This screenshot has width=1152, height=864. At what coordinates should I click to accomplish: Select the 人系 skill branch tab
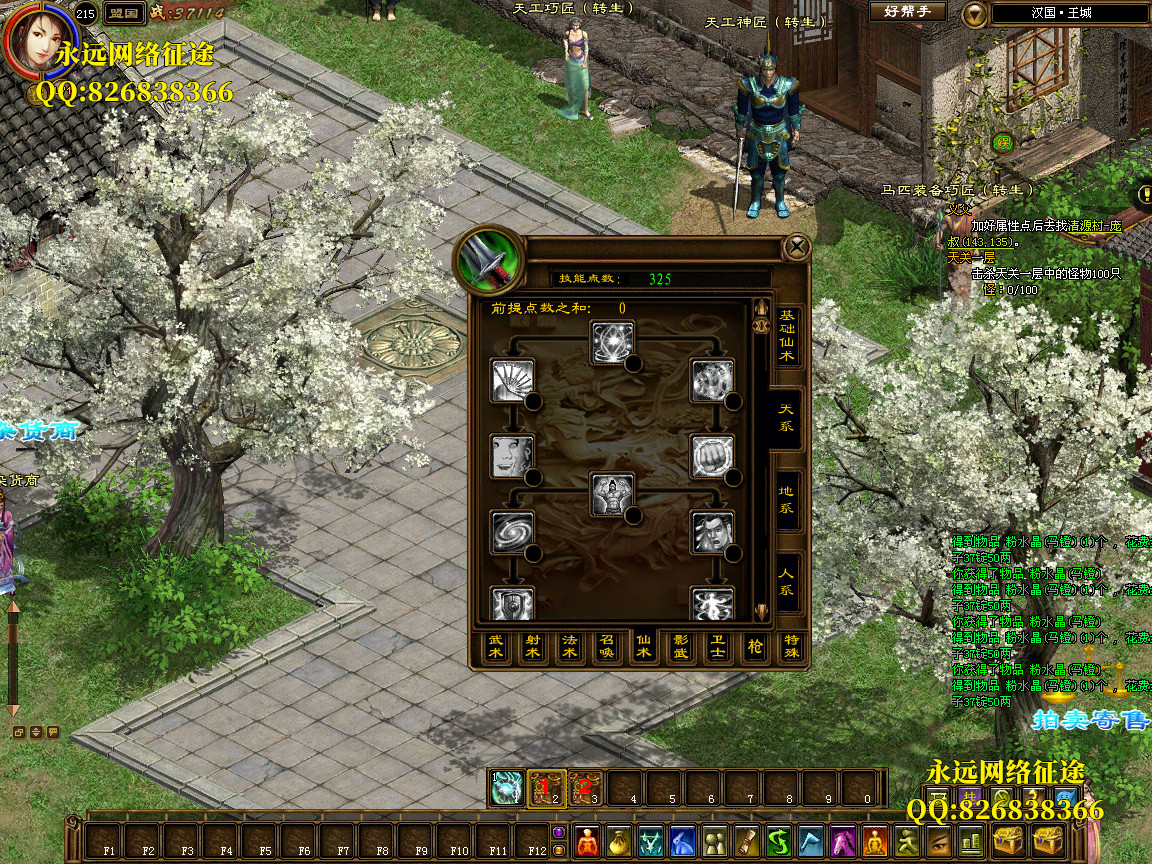(x=787, y=582)
